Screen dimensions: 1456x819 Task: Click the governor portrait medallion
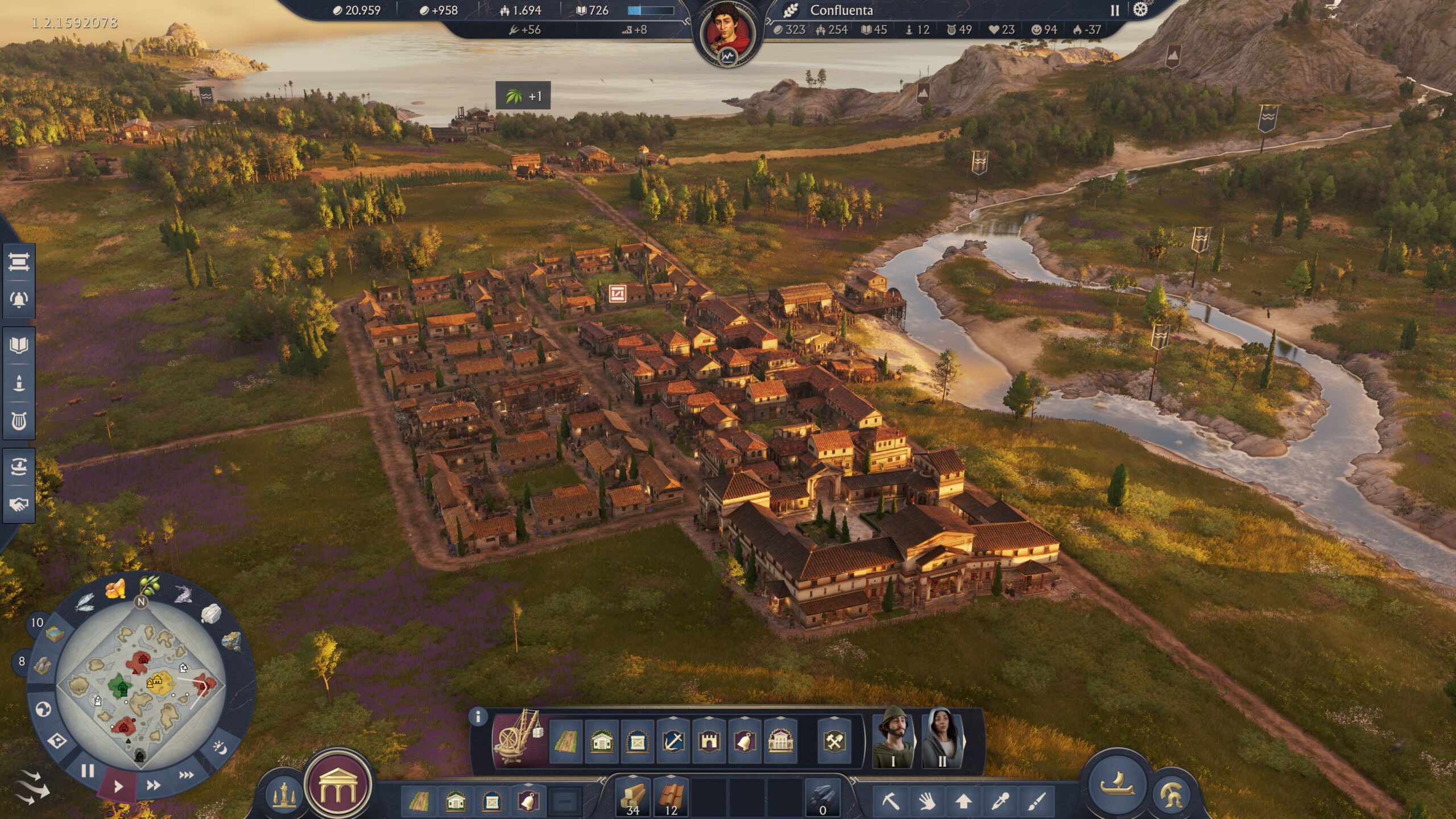coord(727,31)
